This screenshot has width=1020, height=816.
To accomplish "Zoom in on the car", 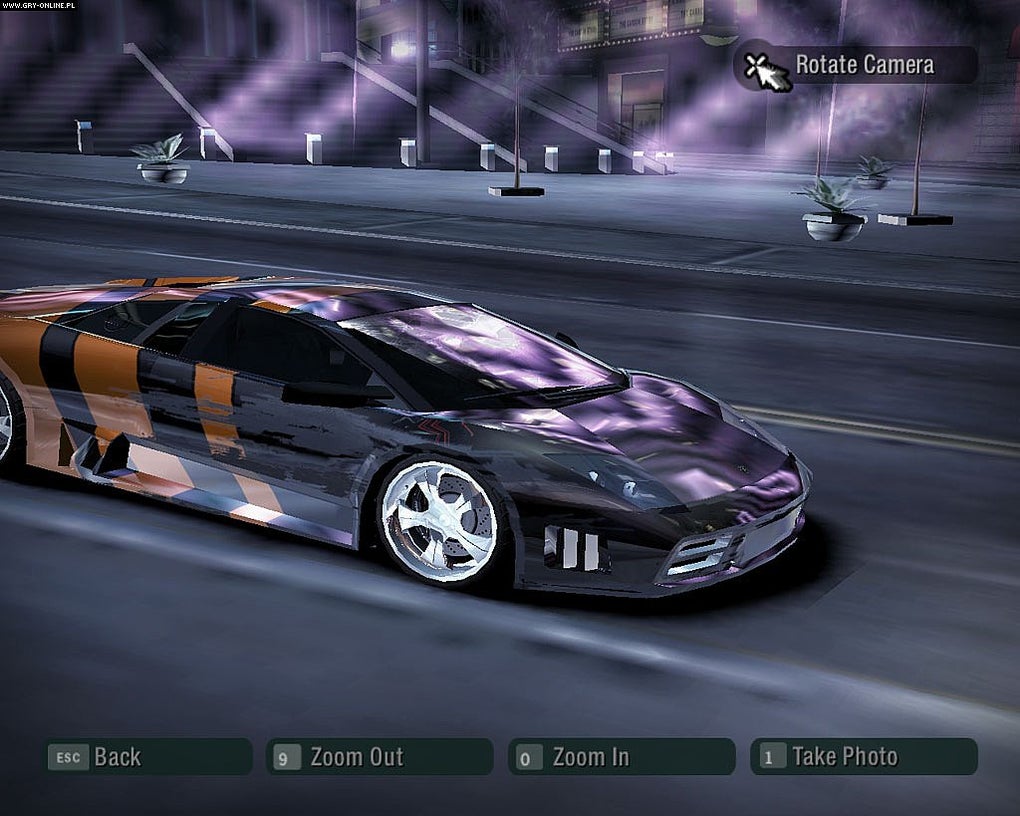I will click(x=621, y=757).
